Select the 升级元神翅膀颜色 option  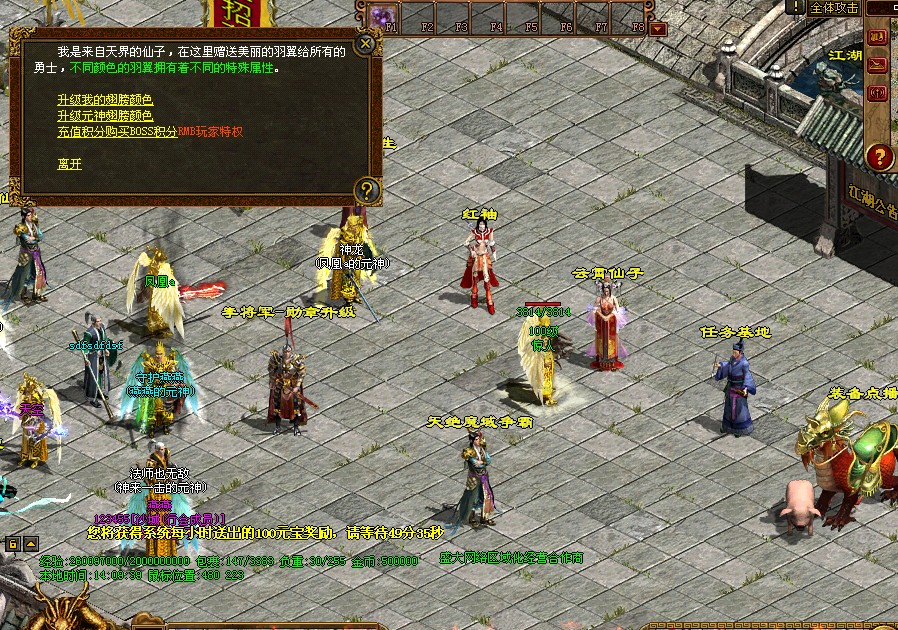click(105, 116)
